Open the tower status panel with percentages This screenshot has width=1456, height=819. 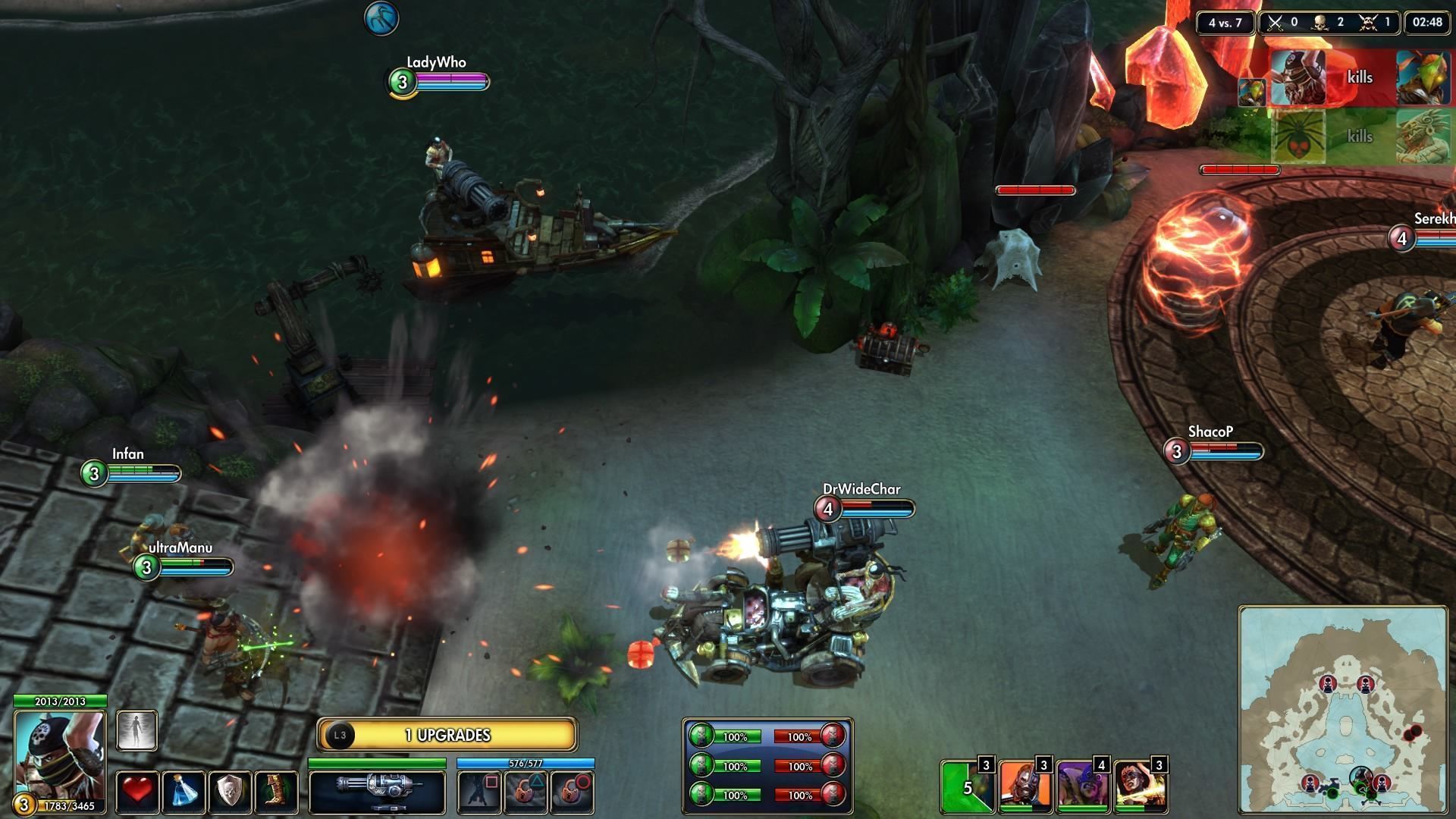coord(767,766)
